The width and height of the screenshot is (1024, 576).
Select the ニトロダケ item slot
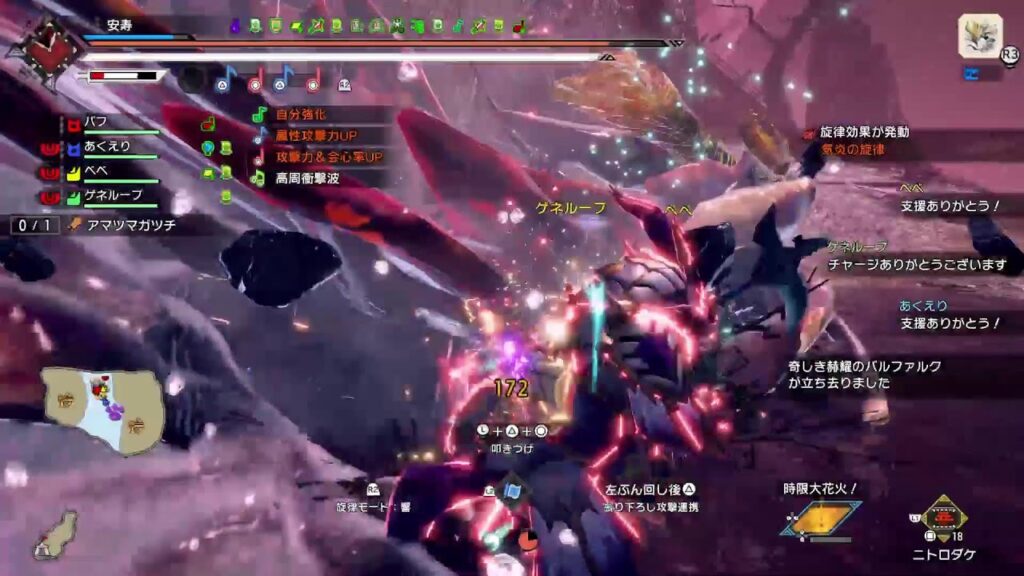[942, 518]
